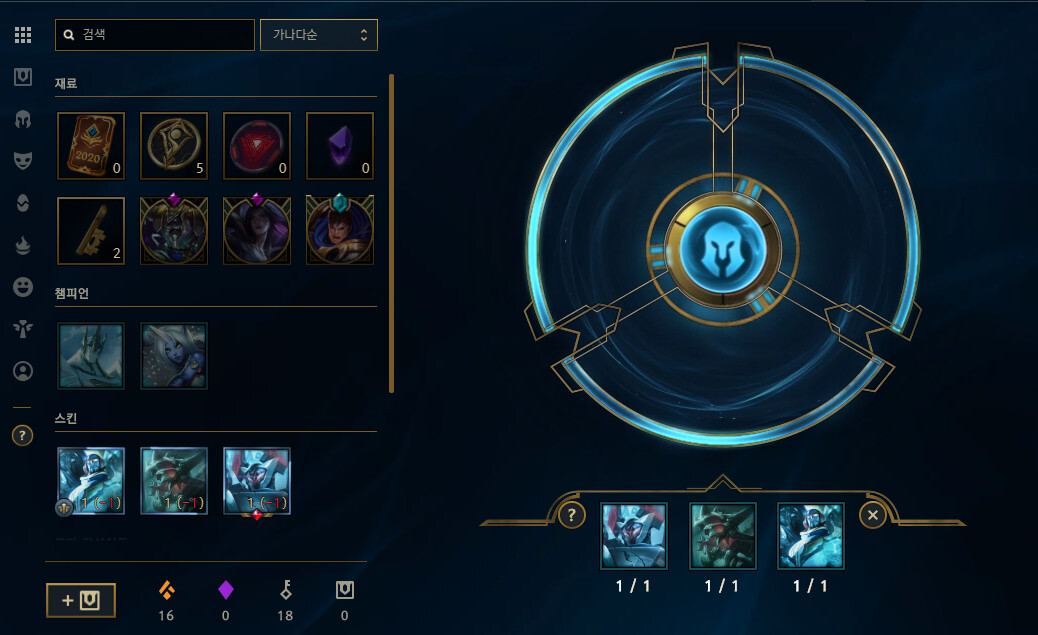Select the 2020 token book material
Viewport: 1038px width, 635px height.
pos(91,146)
